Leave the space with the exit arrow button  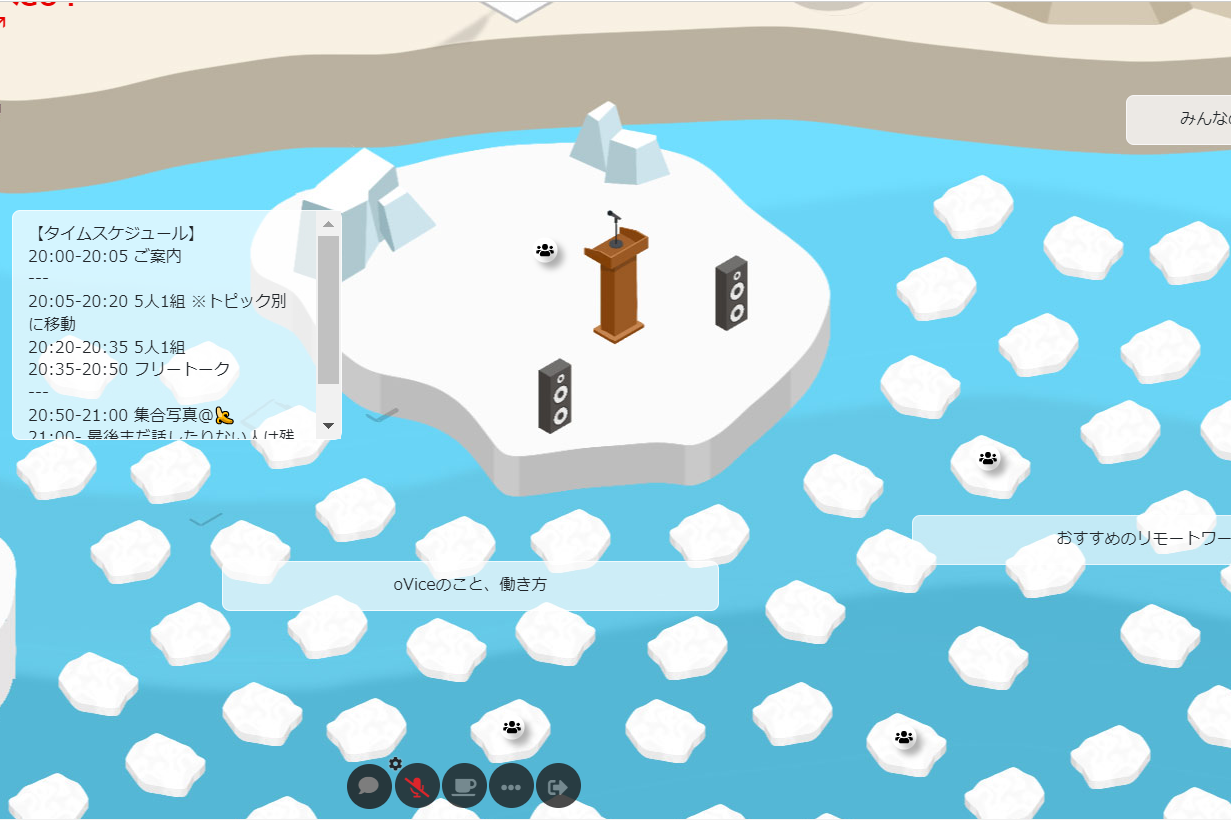click(x=558, y=786)
